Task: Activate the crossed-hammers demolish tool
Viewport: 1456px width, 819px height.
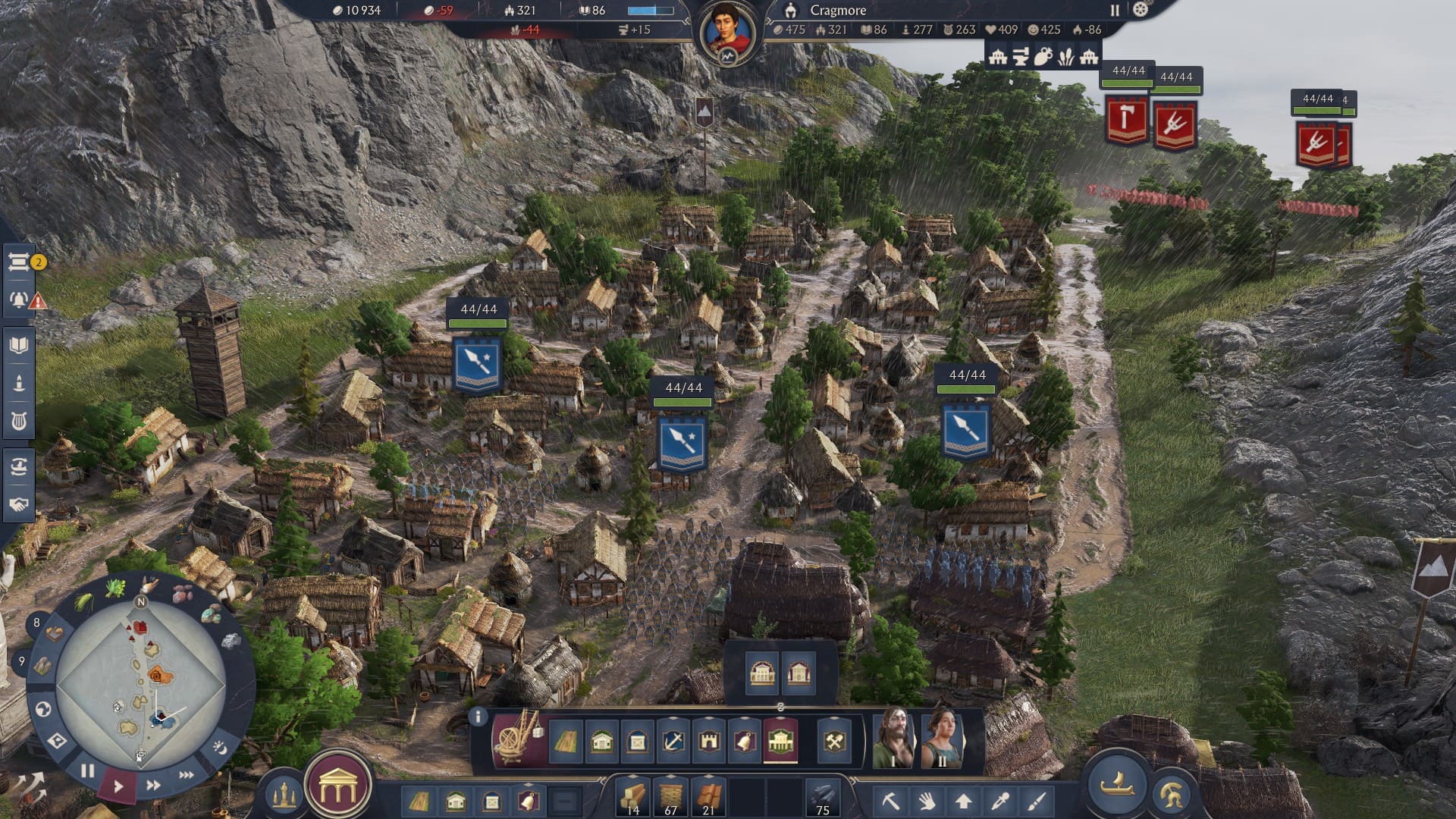Action: (834, 742)
